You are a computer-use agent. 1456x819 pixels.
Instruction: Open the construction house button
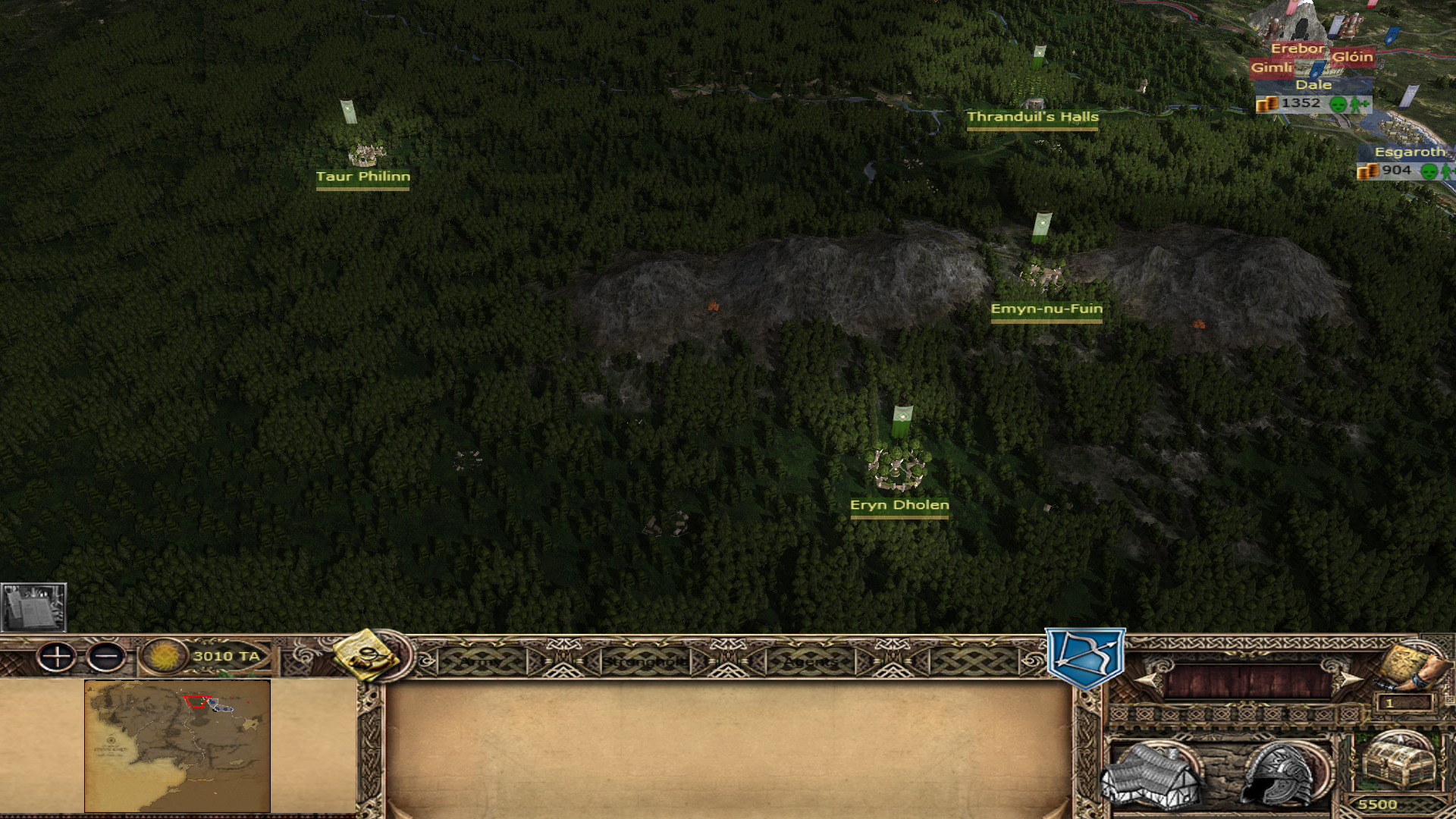[x=1151, y=775]
